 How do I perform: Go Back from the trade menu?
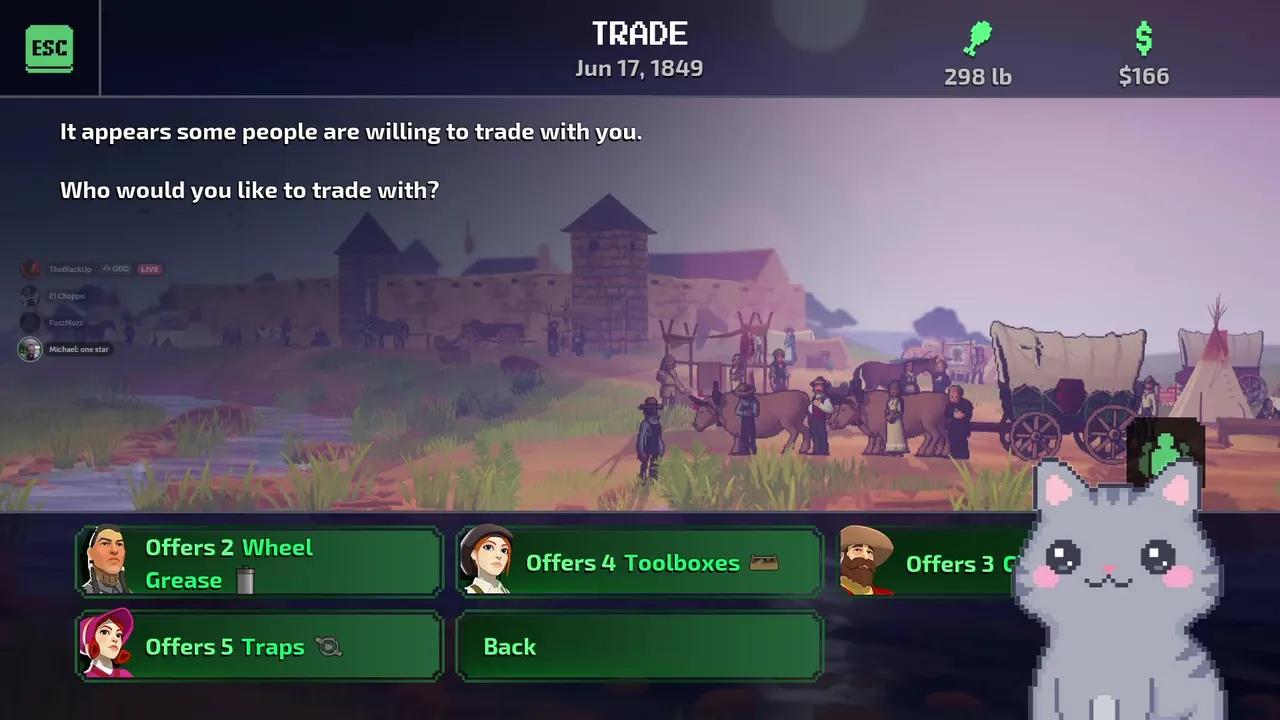639,646
